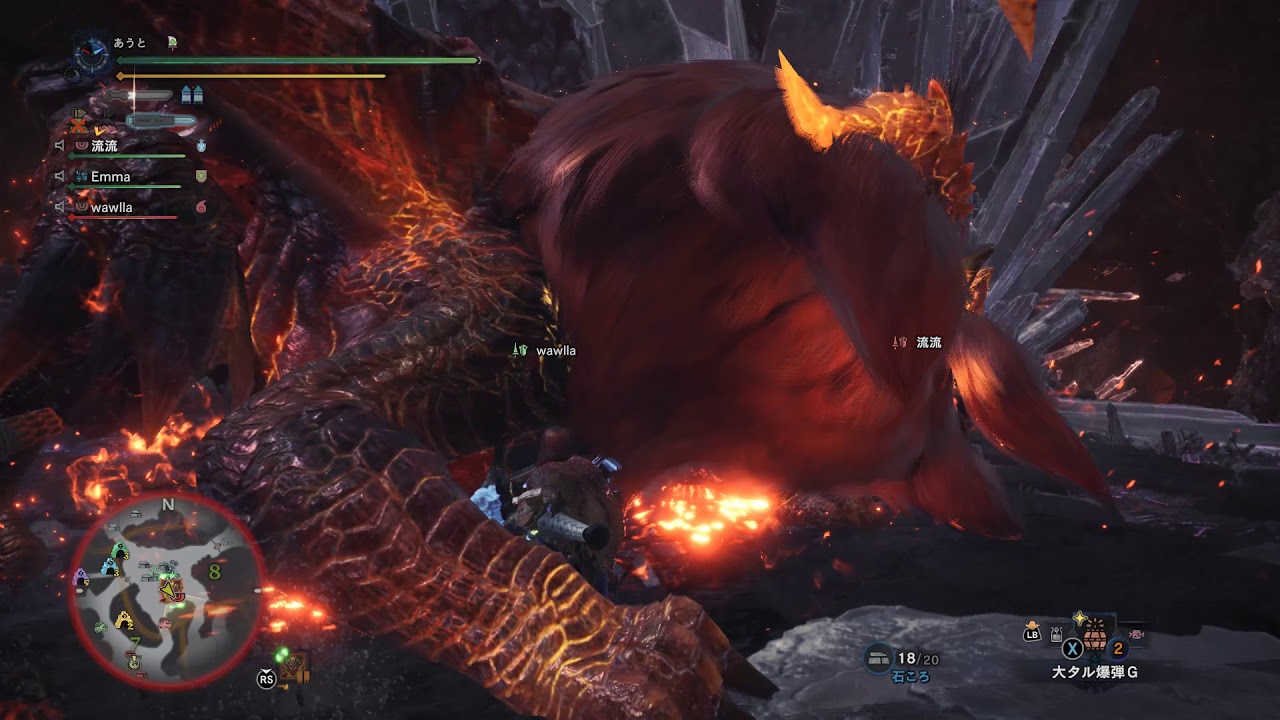Image resolution: width=1280 pixels, height=720 pixels.
Task: Mute Emma using her speaker icon
Action: click(59, 175)
